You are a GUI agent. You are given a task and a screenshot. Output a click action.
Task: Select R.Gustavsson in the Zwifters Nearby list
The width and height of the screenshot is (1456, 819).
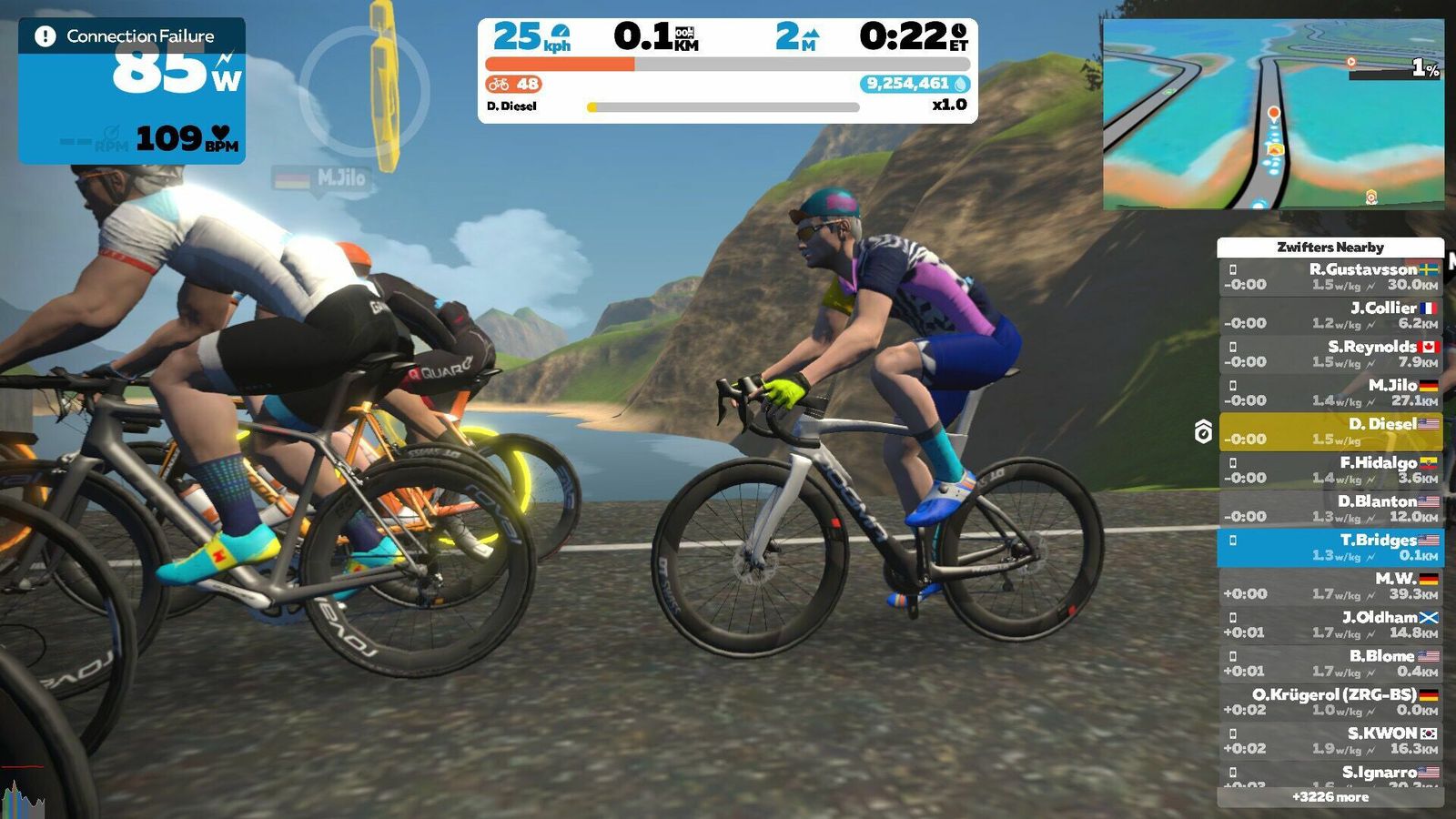pyautogui.click(x=1330, y=277)
